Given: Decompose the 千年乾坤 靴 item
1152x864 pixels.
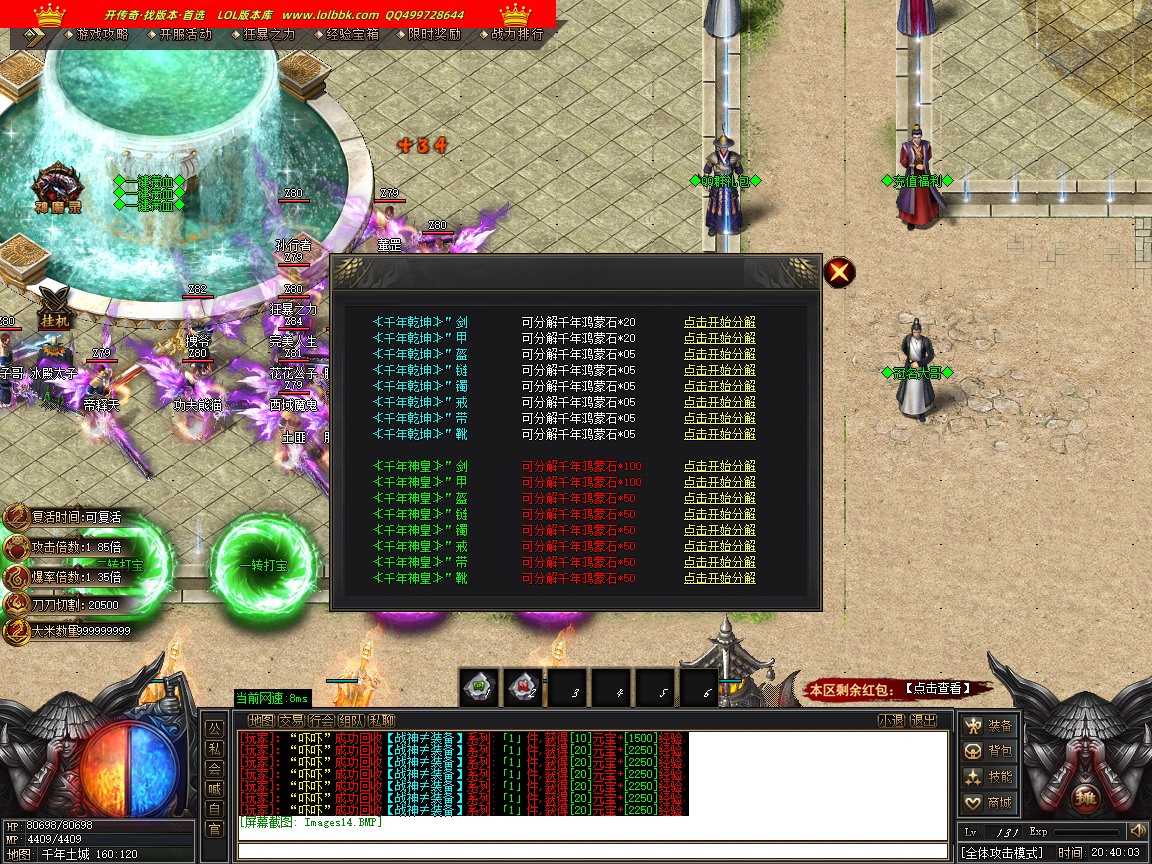Looking at the screenshot, I should [719, 435].
